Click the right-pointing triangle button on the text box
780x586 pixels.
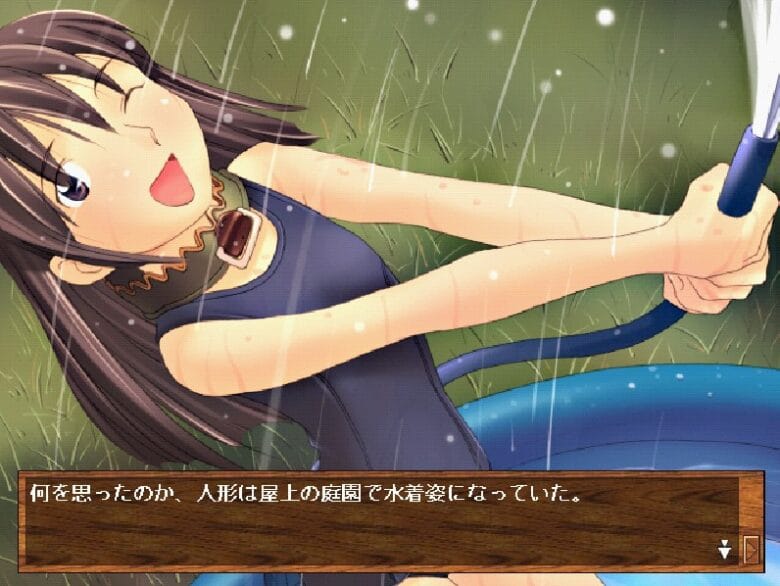coord(752,548)
